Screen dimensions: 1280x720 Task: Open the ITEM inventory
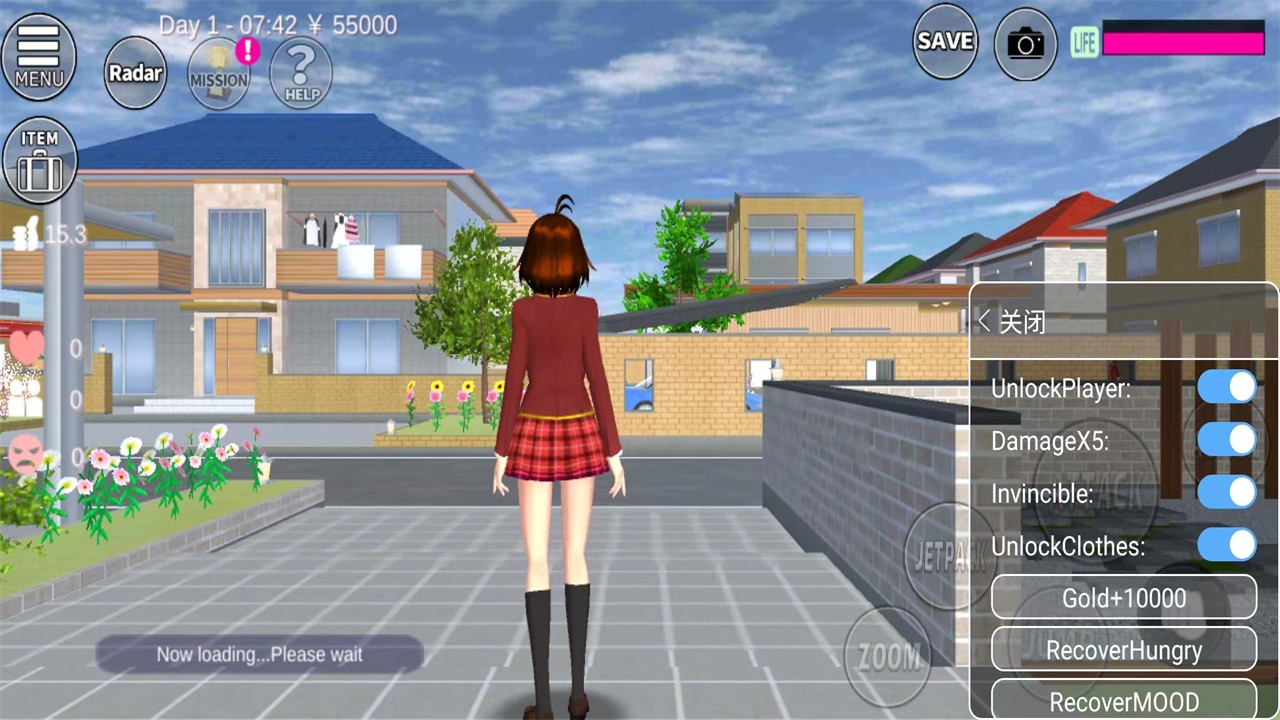[40, 158]
